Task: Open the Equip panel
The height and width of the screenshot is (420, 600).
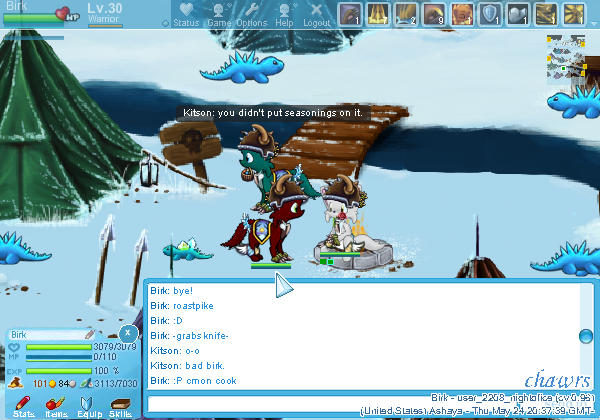Action: pyautogui.click(x=89, y=404)
